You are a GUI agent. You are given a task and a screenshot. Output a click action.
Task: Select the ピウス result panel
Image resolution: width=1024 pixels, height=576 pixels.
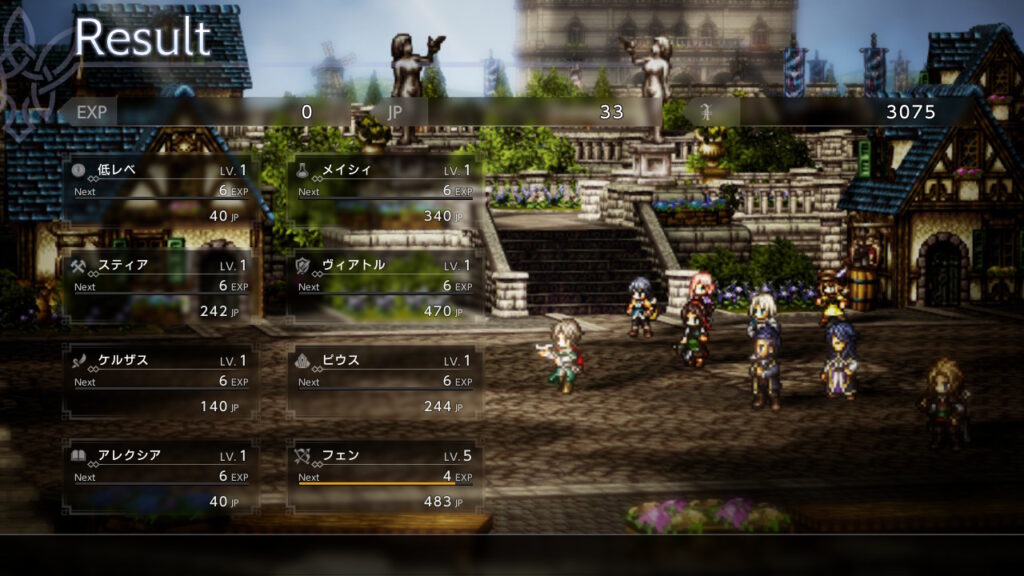tap(385, 382)
